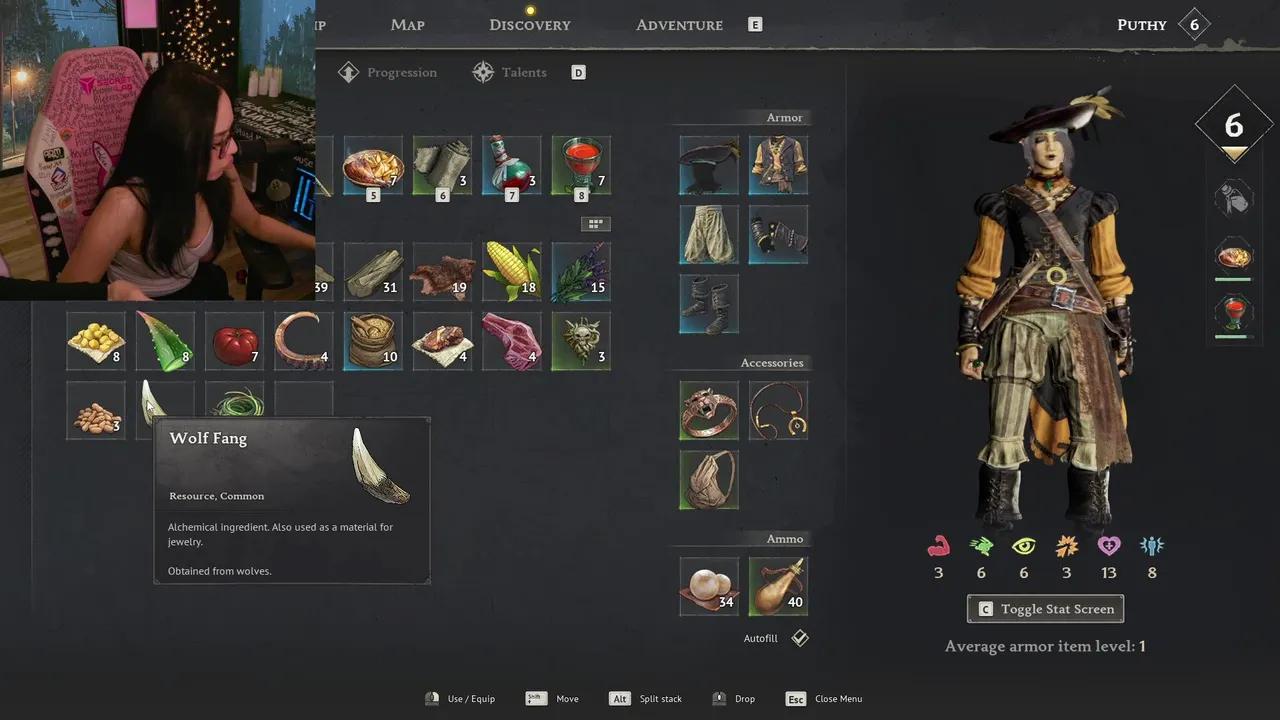1280x720 pixels.
Task: Open the Progression section
Action: [x=388, y=73]
